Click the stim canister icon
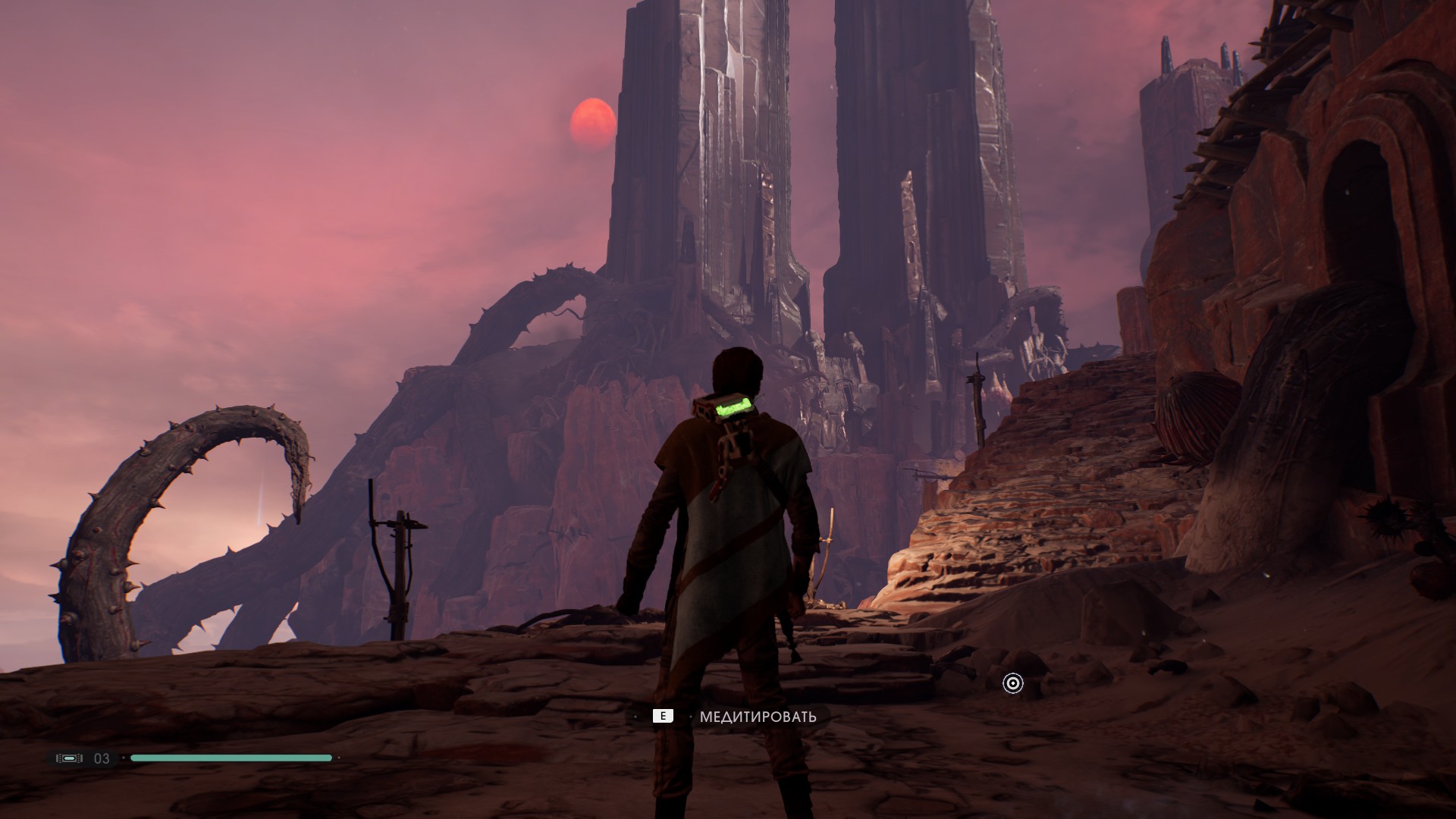1456x819 pixels. [x=69, y=758]
